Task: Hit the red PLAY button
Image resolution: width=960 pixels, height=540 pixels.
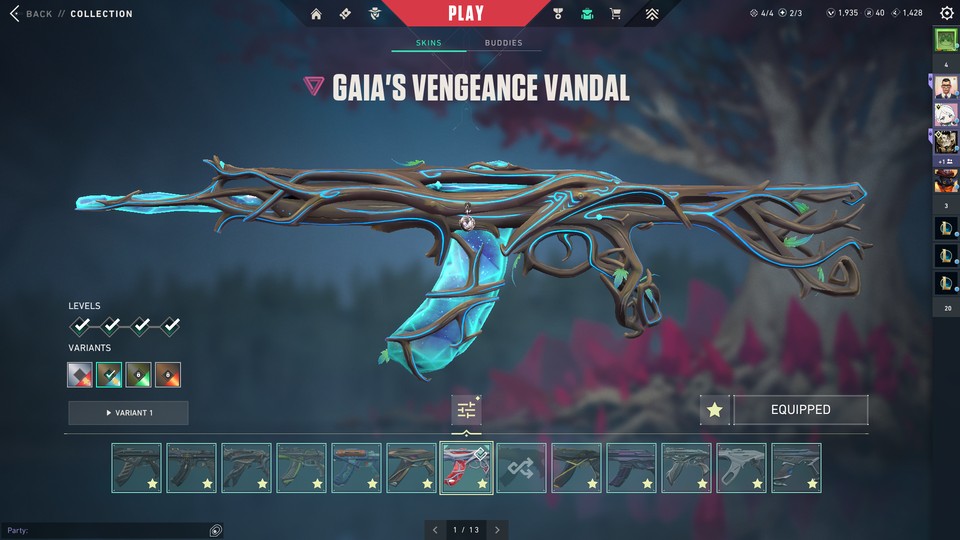Action: 466,14
